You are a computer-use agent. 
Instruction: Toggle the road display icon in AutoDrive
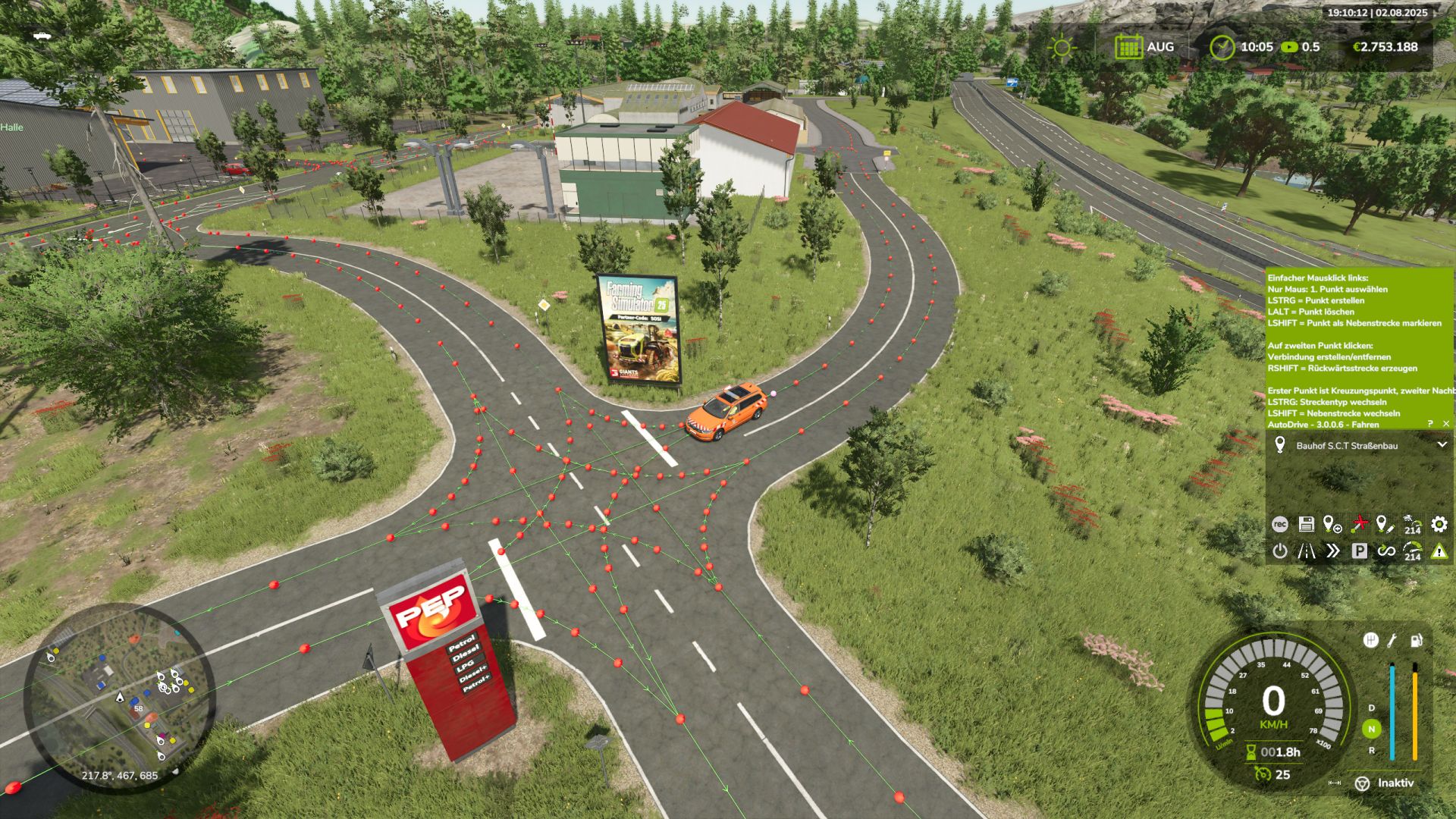(1306, 551)
